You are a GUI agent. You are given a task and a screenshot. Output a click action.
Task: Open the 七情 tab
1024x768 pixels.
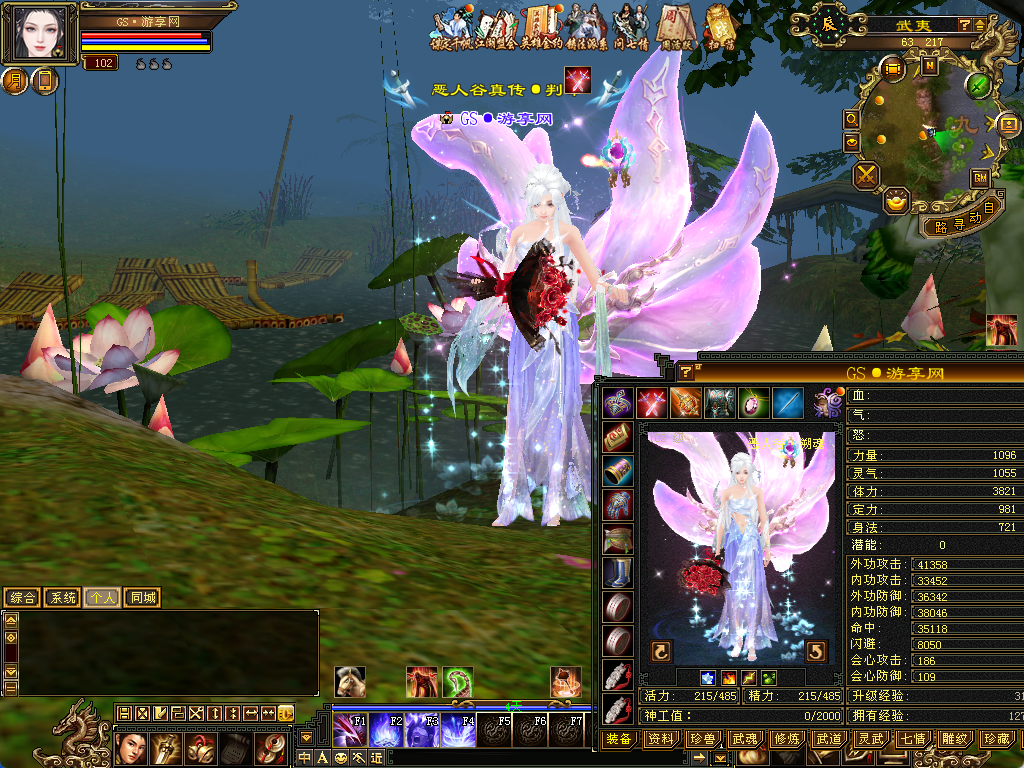coord(912,739)
